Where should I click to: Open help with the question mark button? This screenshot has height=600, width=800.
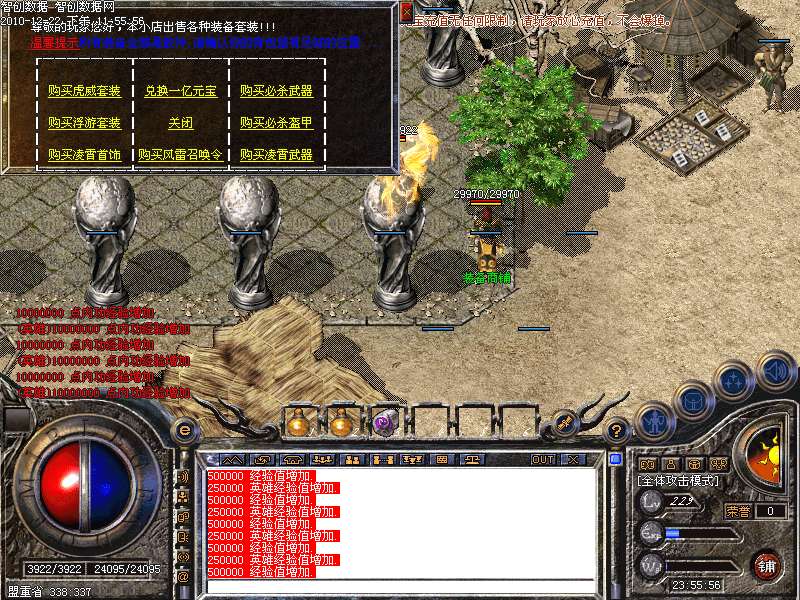click(x=617, y=431)
